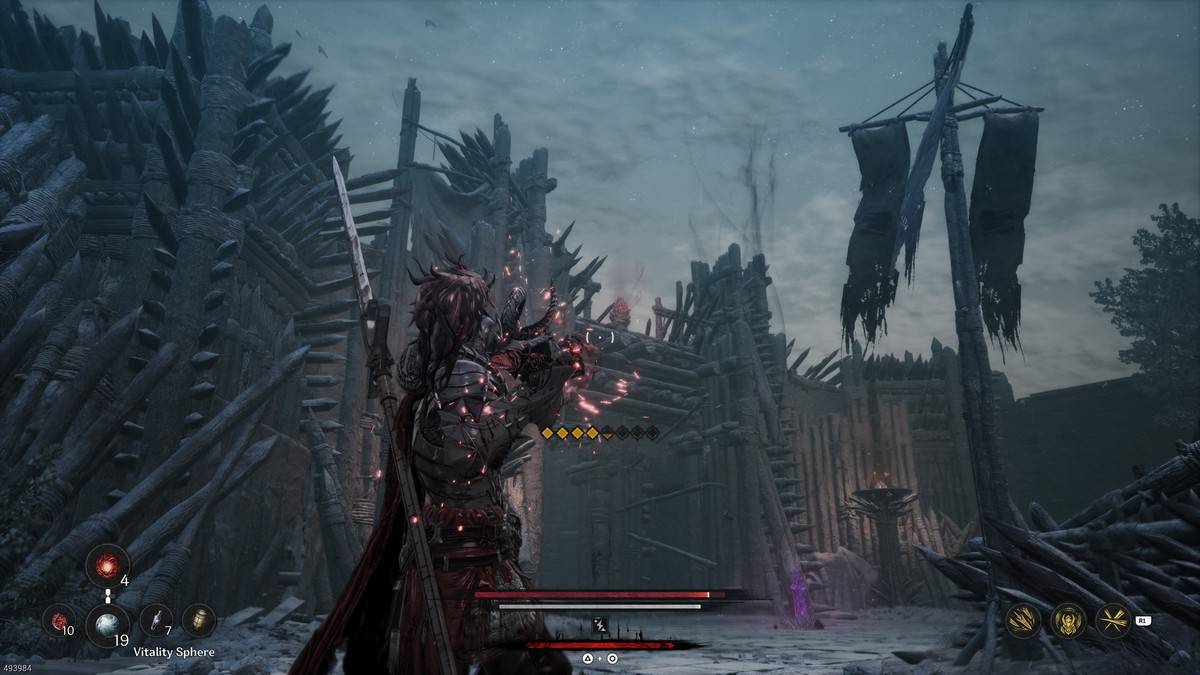Activate the crossed golden blades ability
Image resolution: width=1200 pixels, height=675 pixels.
pyautogui.click(x=1113, y=621)
